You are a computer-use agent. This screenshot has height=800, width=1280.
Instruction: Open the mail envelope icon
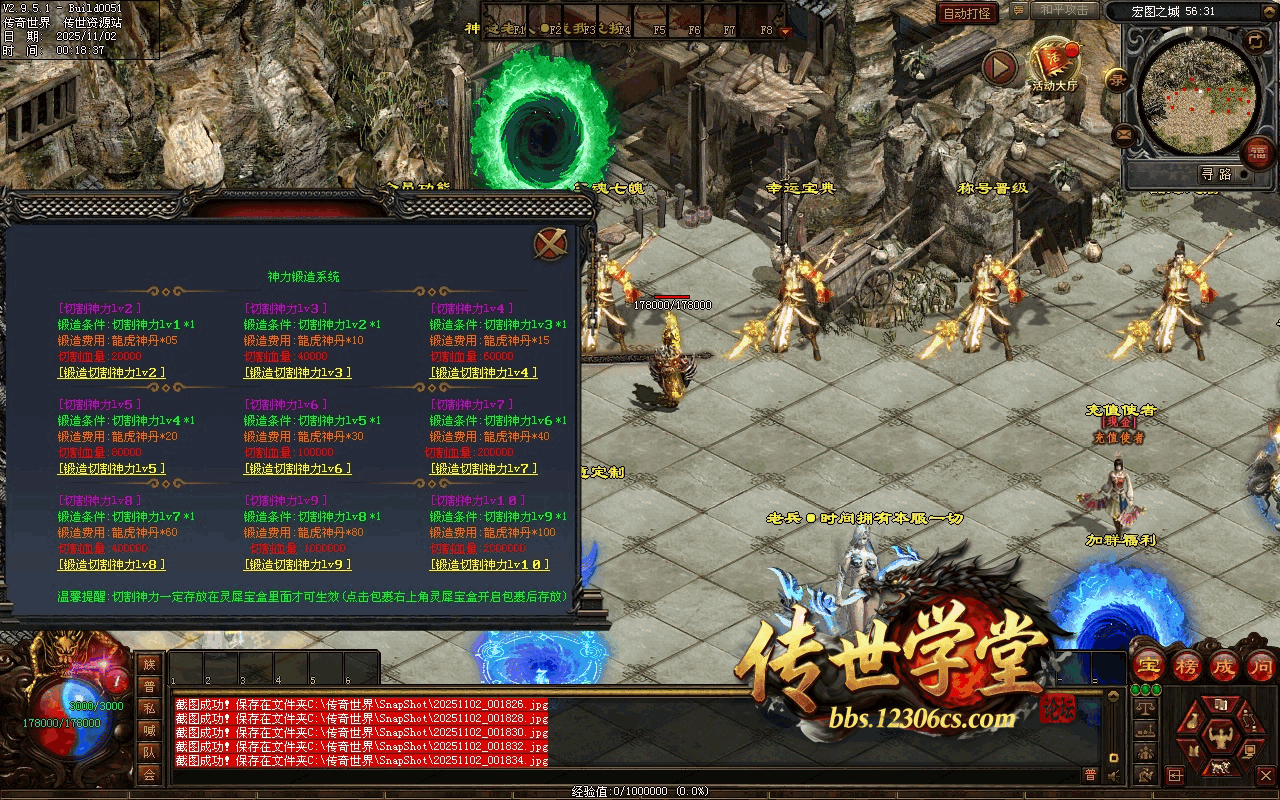[x=1124, y=134]
